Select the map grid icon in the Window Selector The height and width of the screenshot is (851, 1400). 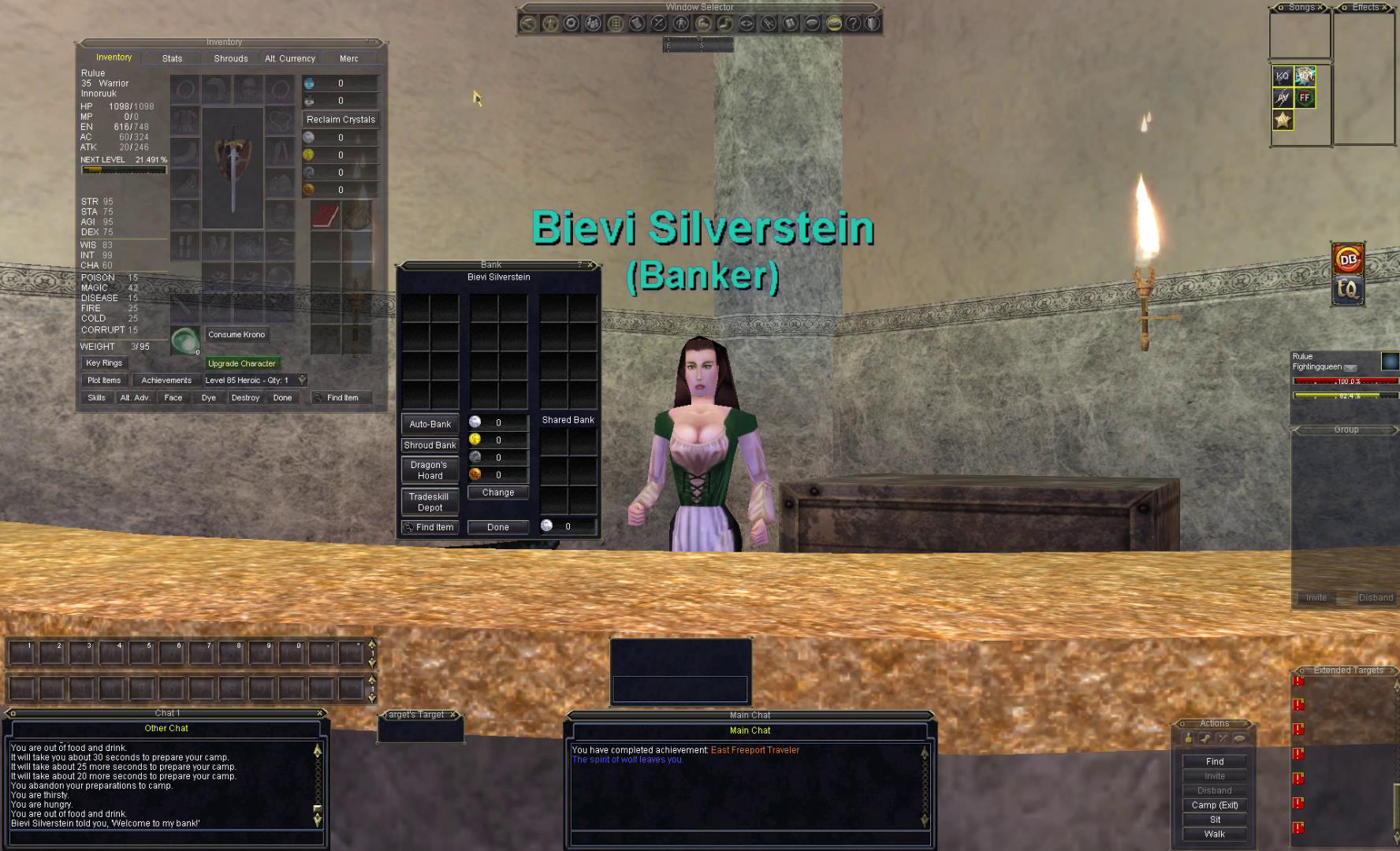(x=615, y=24)
